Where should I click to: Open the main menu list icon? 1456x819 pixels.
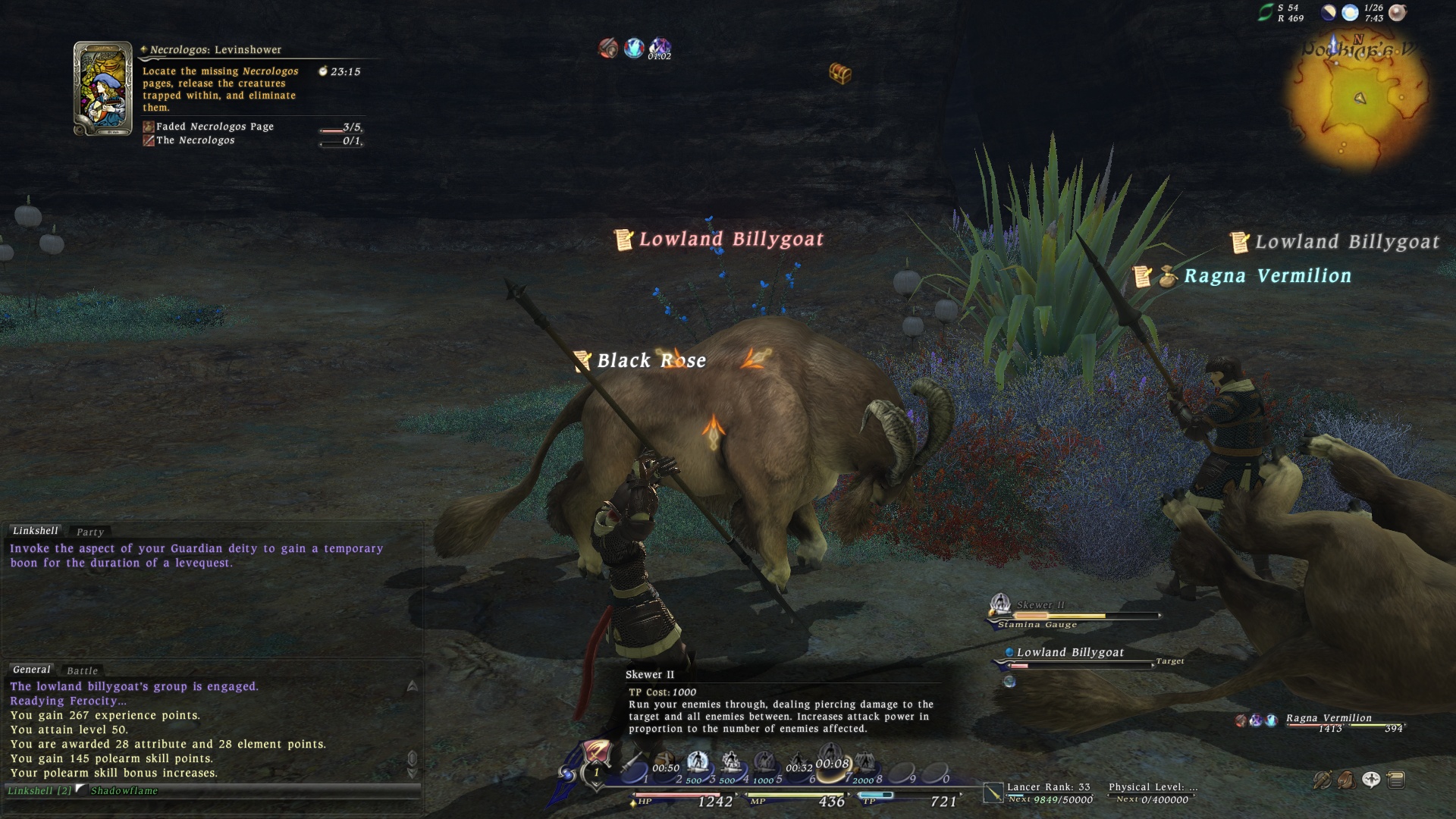[x=1396, y=780]
